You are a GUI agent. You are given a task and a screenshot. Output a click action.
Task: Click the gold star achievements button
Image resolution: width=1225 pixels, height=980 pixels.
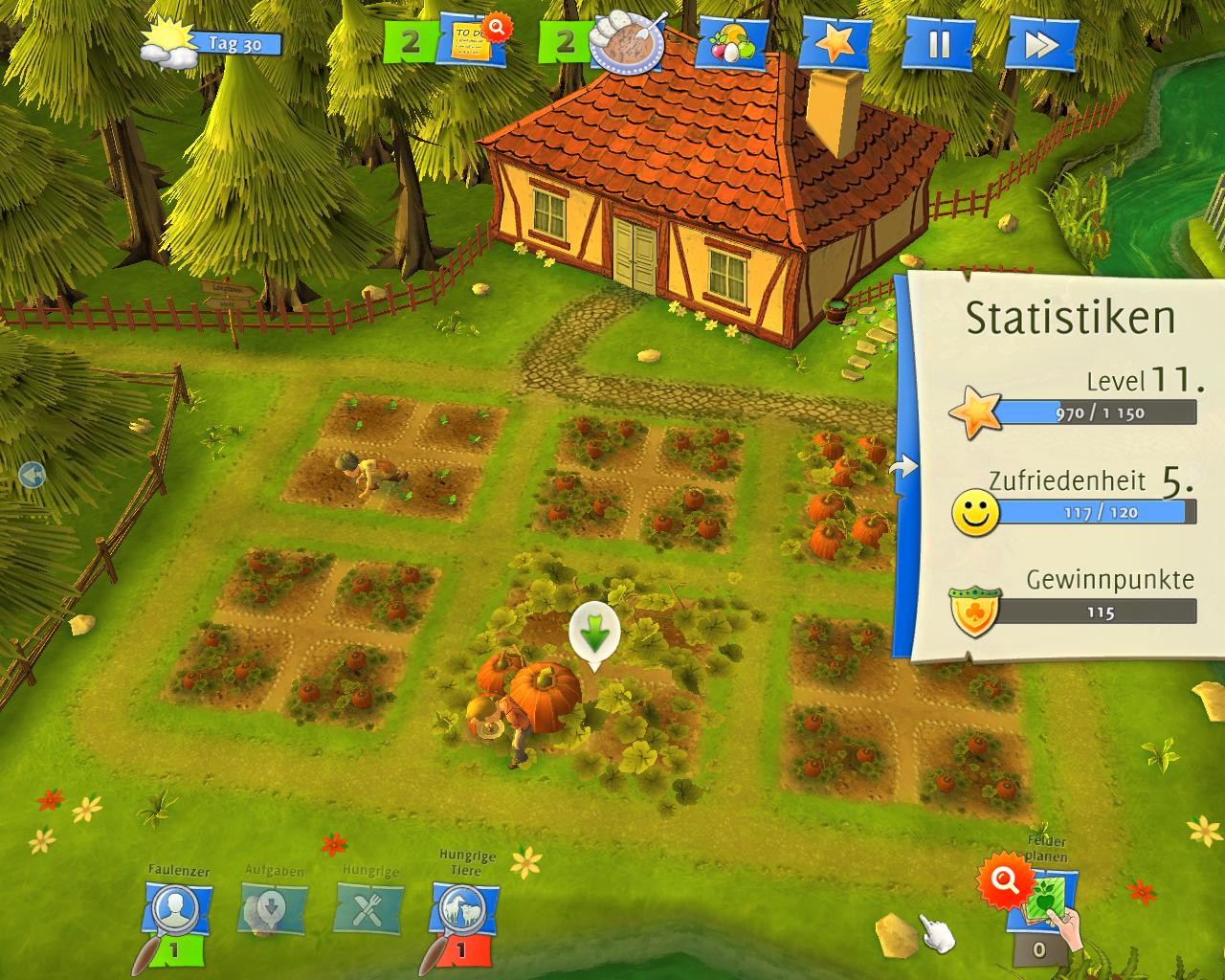pos(835,43)
